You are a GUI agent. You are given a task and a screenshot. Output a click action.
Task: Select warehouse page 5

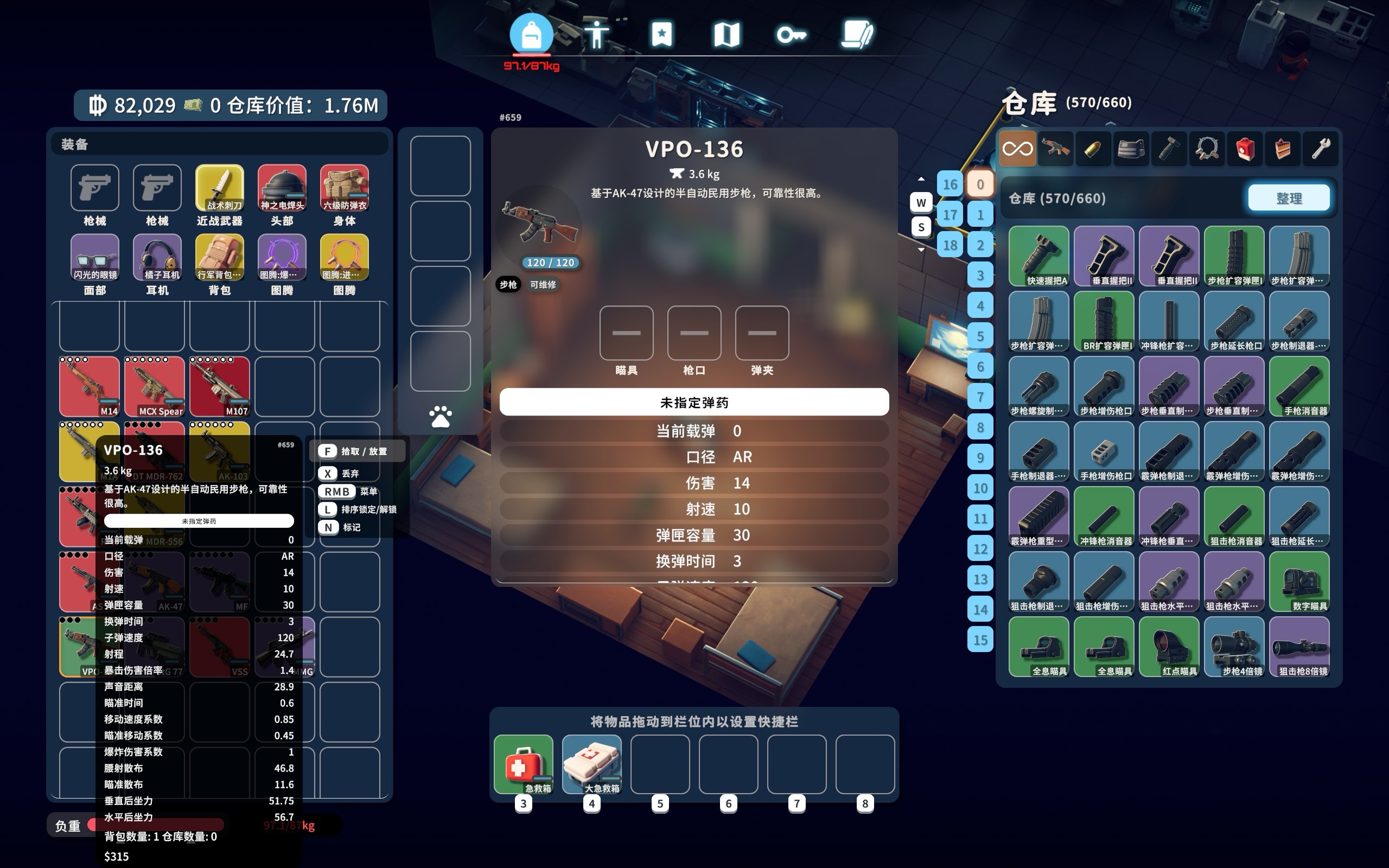[x=980, y=336]
